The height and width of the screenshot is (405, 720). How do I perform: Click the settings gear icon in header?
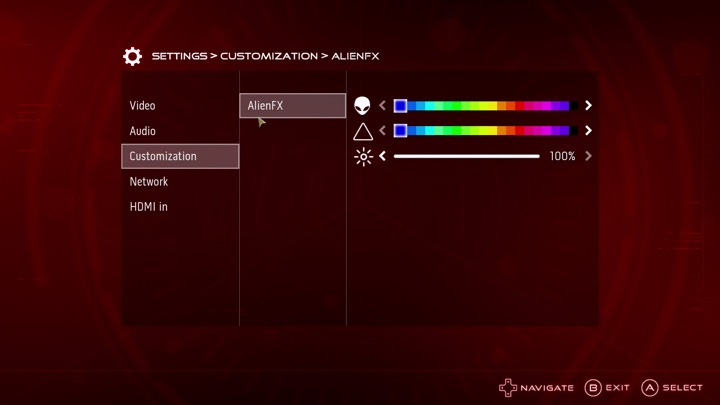(x=132, y=56)
